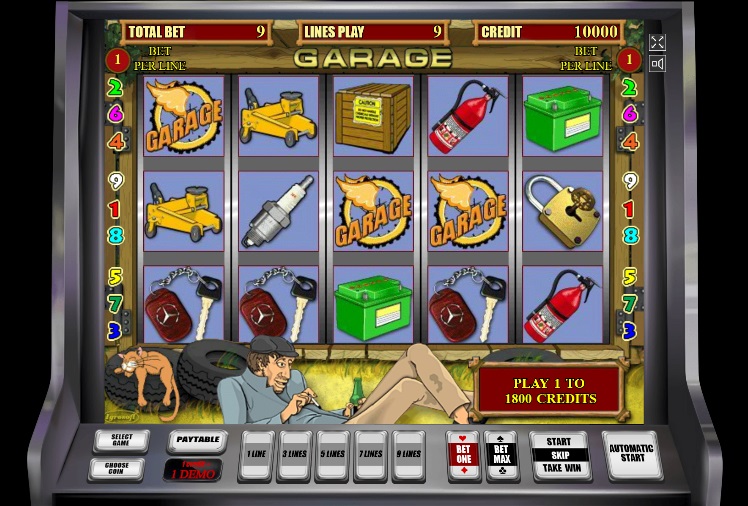Open the Select Game menu
Screen dimensions: 748x506
(121, 440)
